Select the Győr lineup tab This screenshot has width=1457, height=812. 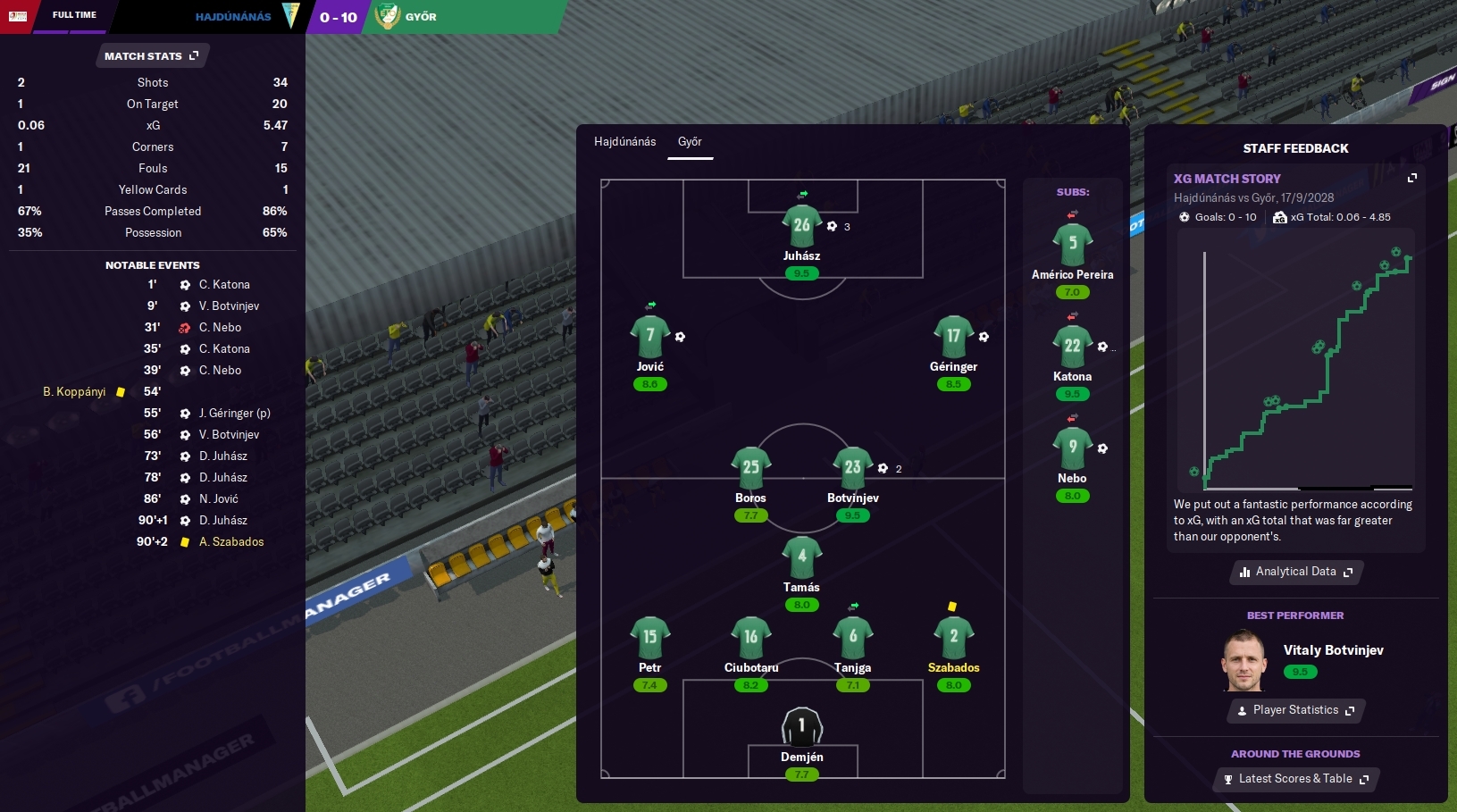point(690,142)
